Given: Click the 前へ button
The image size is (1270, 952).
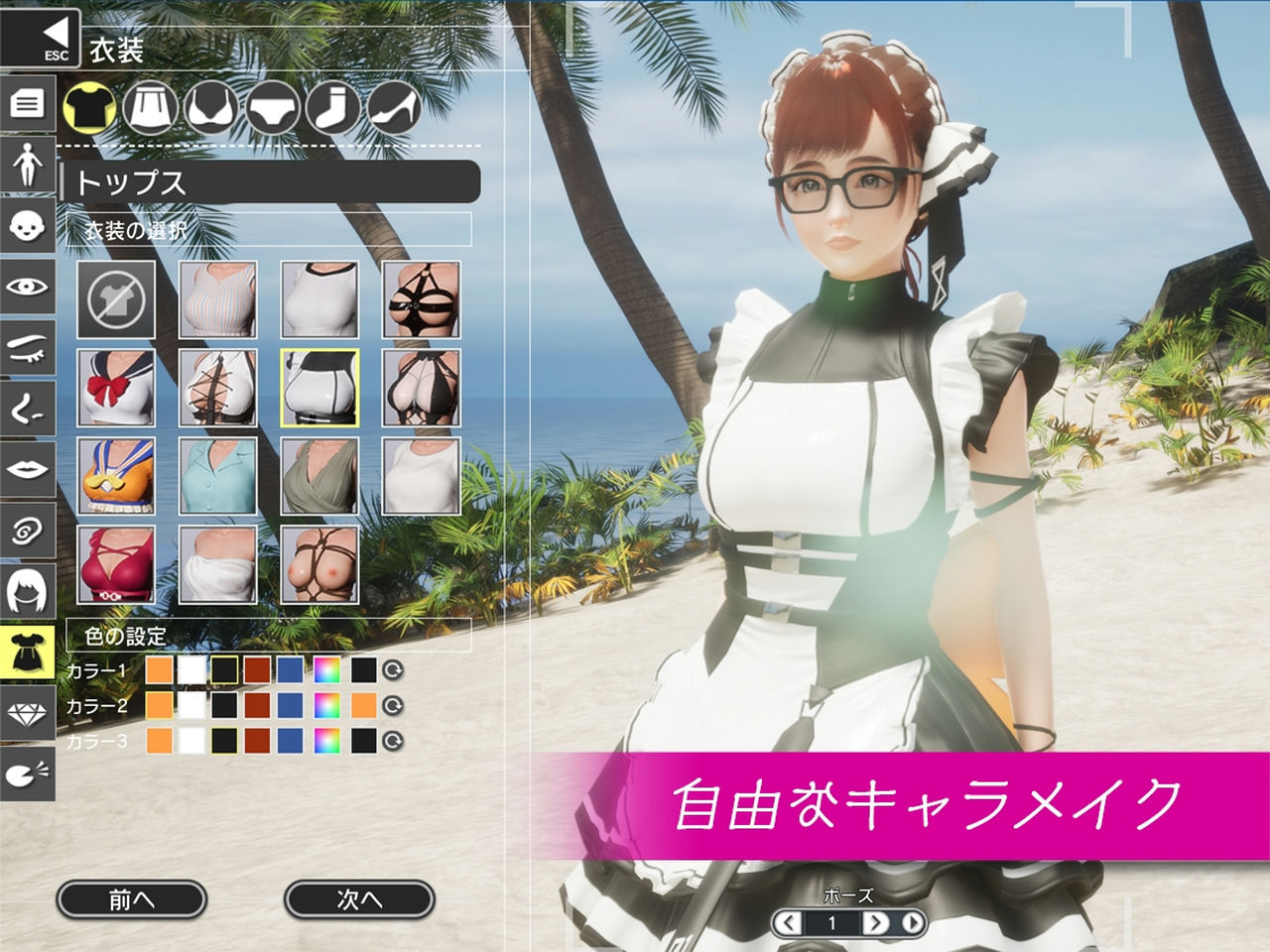Looking at the screenshot, I should (x=129, y=897).
